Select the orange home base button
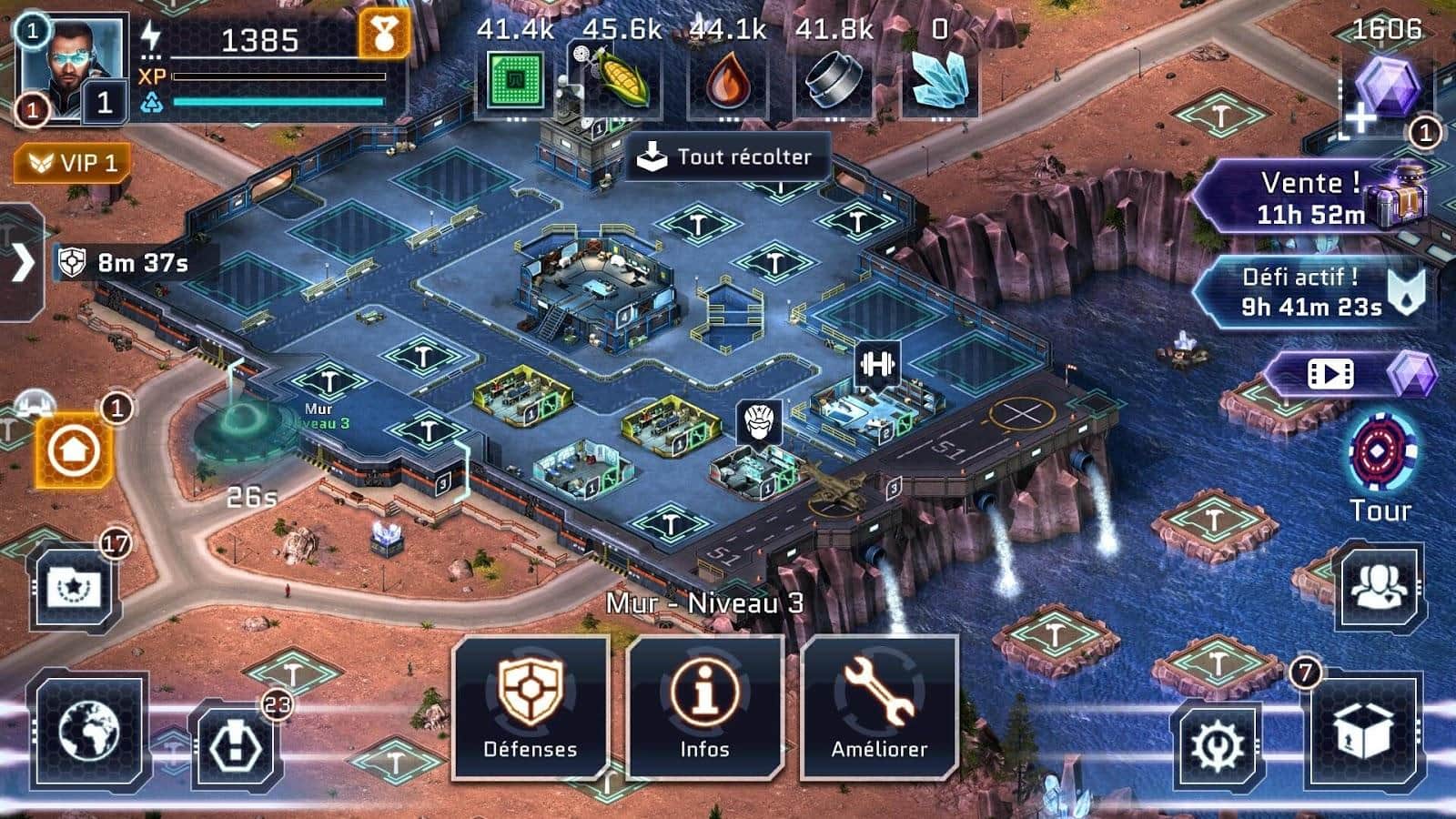The image size is (1456, 819). (74, 450)
